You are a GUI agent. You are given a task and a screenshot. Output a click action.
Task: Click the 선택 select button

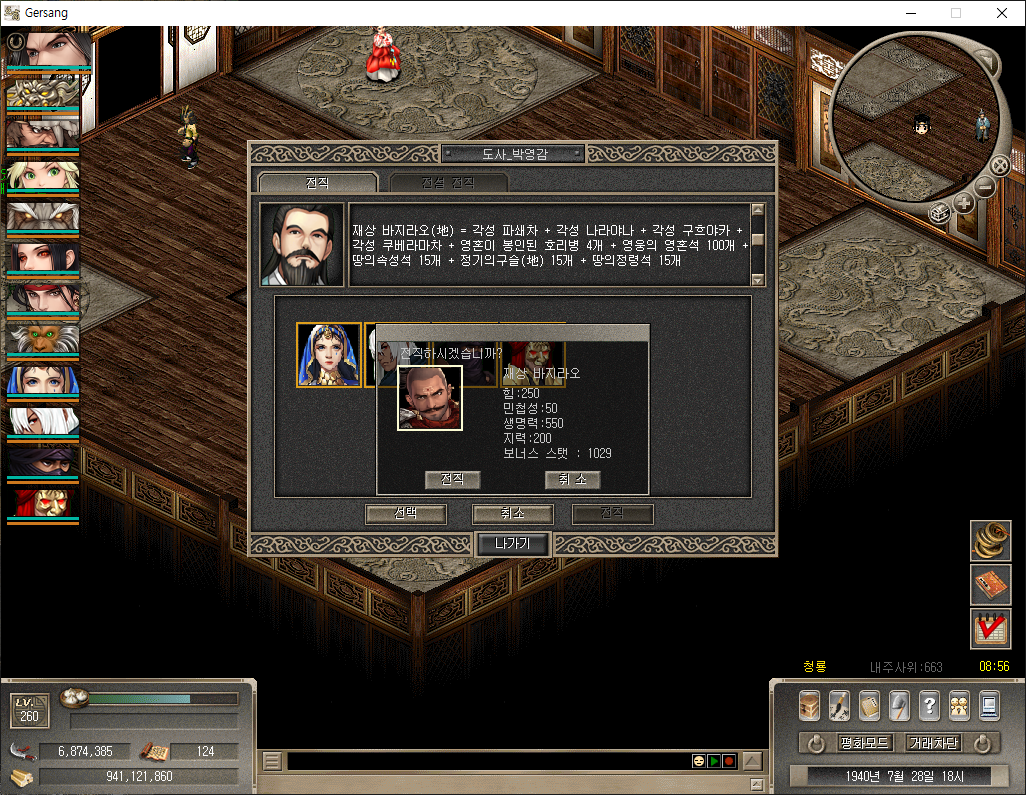point(406,514)
